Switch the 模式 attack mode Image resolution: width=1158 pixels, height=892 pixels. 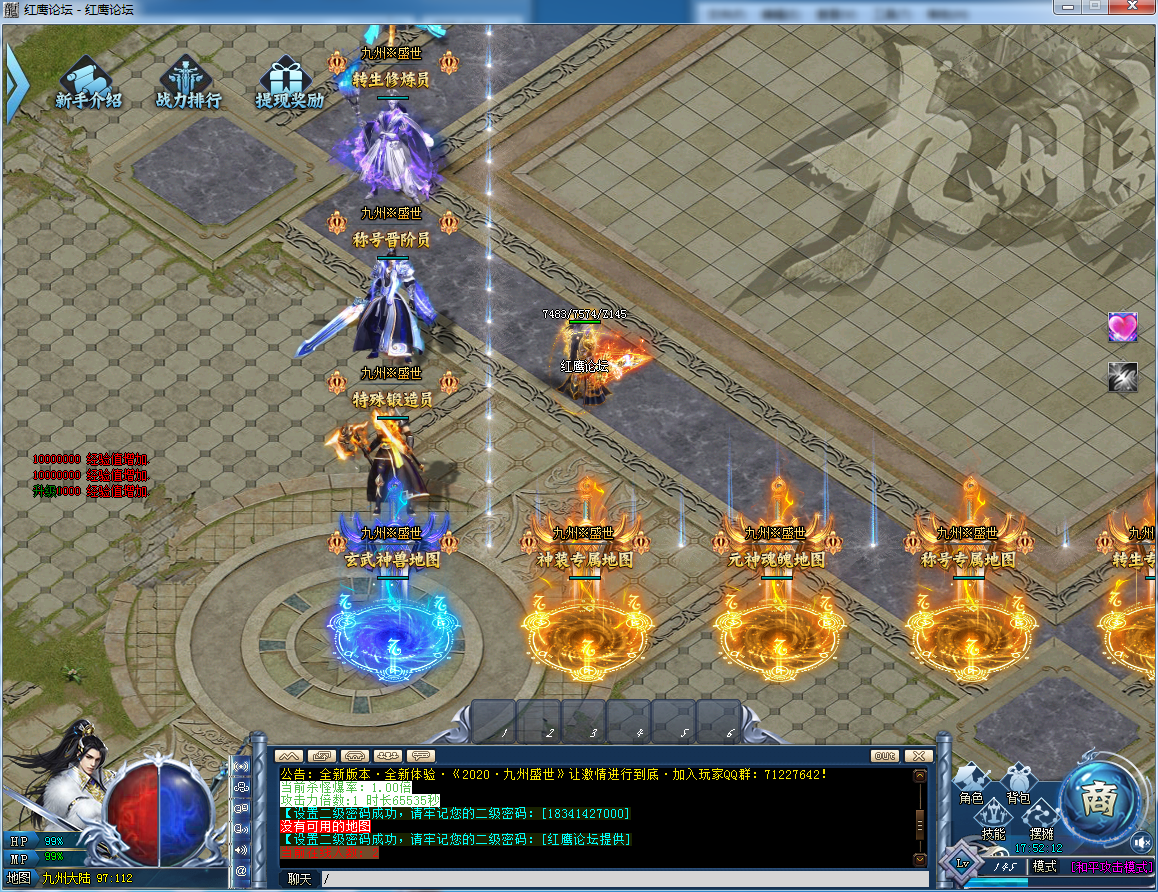(1044, 866)
